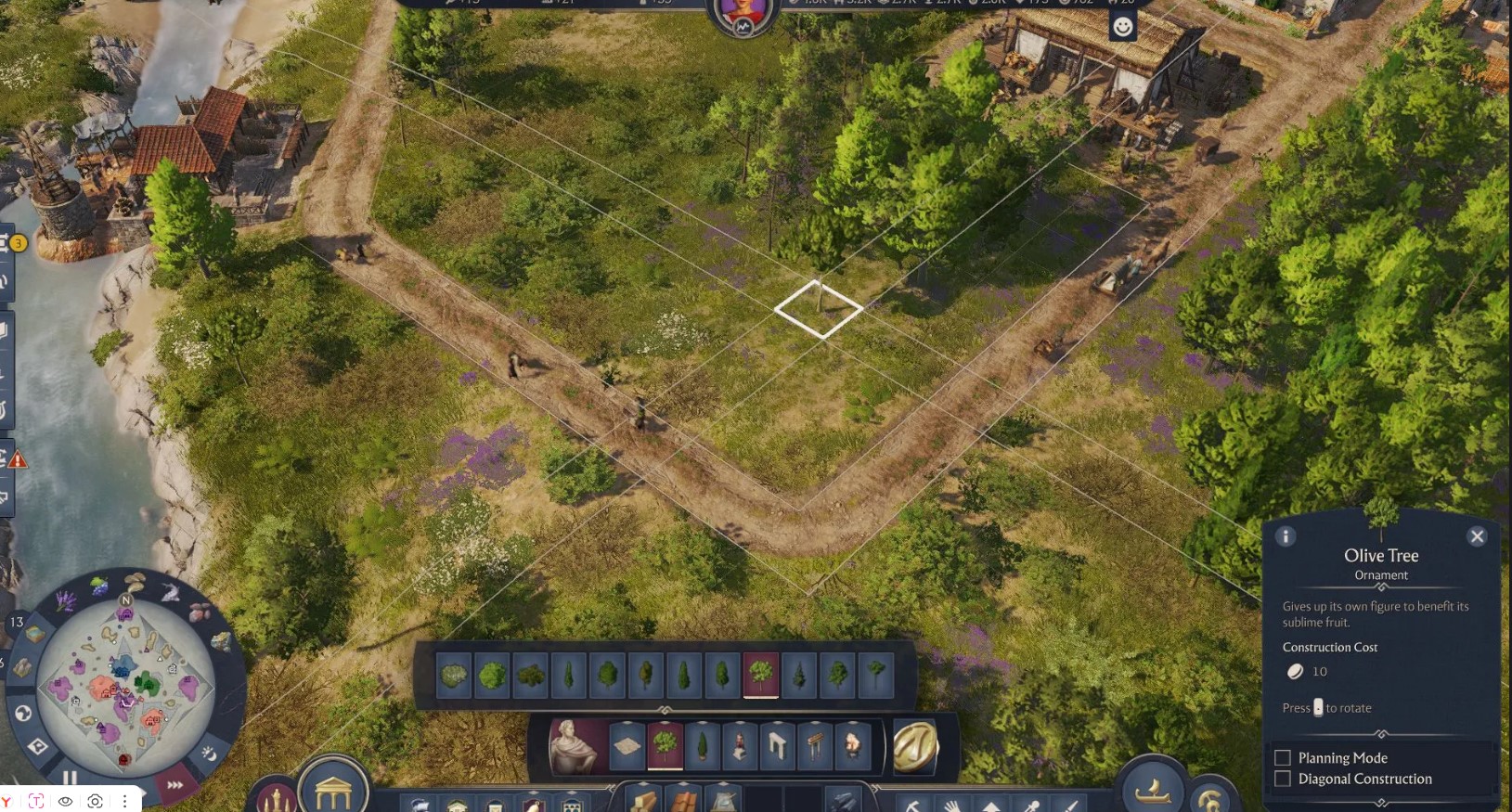Click the gold coin emblem button
The height and width of the screenshot is (812, 1512).
pos(915,745)
